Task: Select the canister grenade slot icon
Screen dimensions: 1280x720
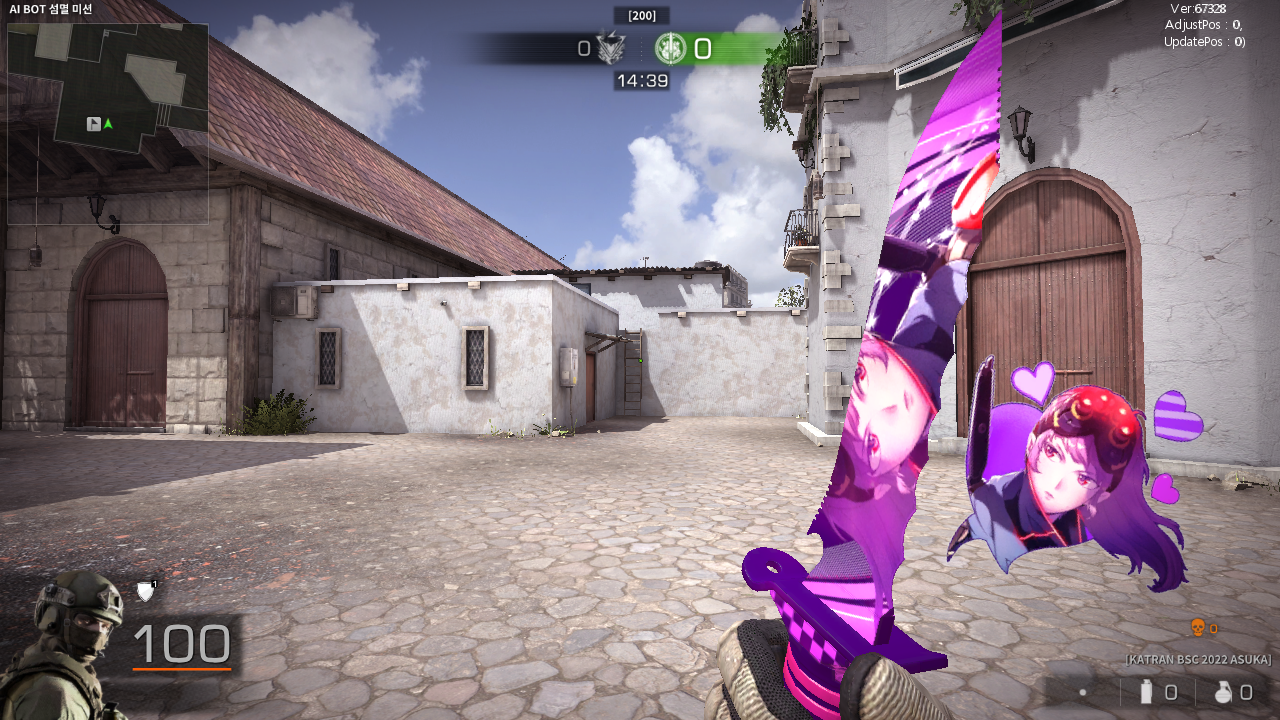Action: pos(1146,691)
